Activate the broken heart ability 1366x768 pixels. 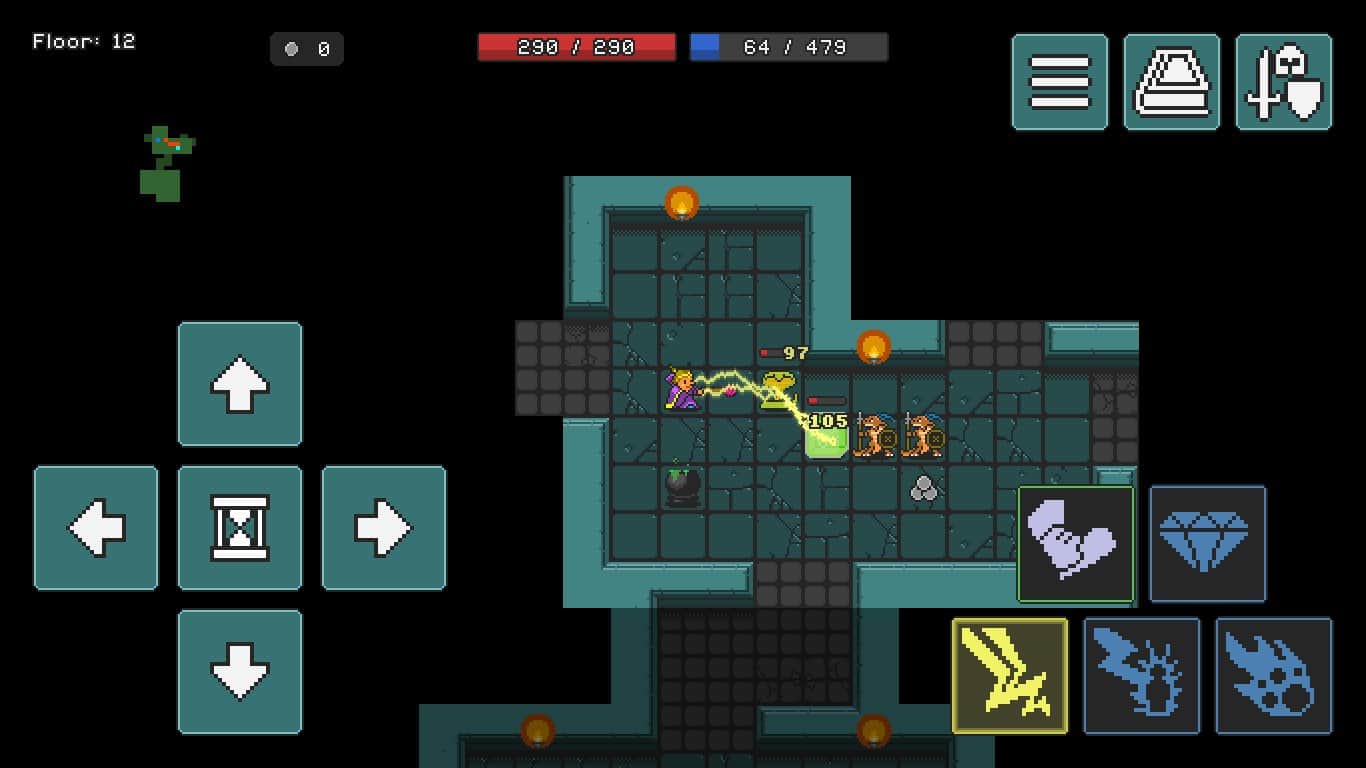[x=1076, y=544]
